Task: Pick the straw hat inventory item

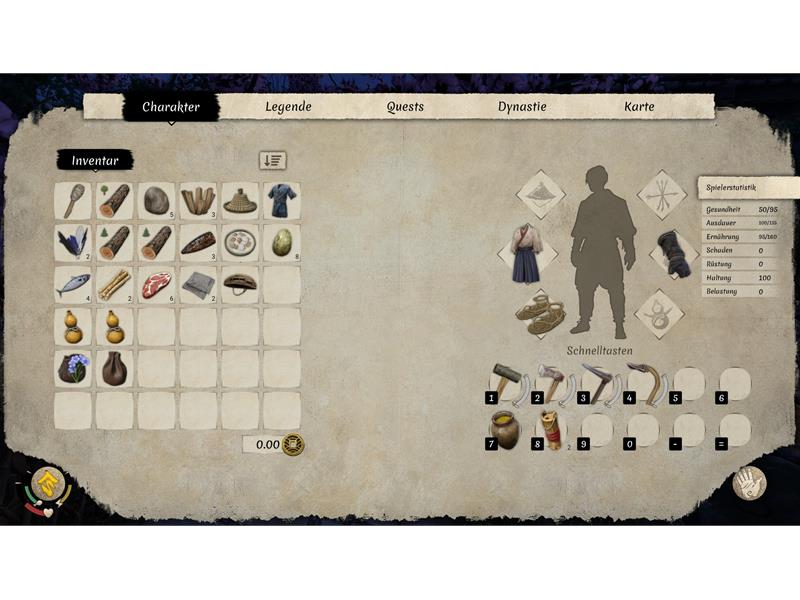Action: tap(240, 201)
